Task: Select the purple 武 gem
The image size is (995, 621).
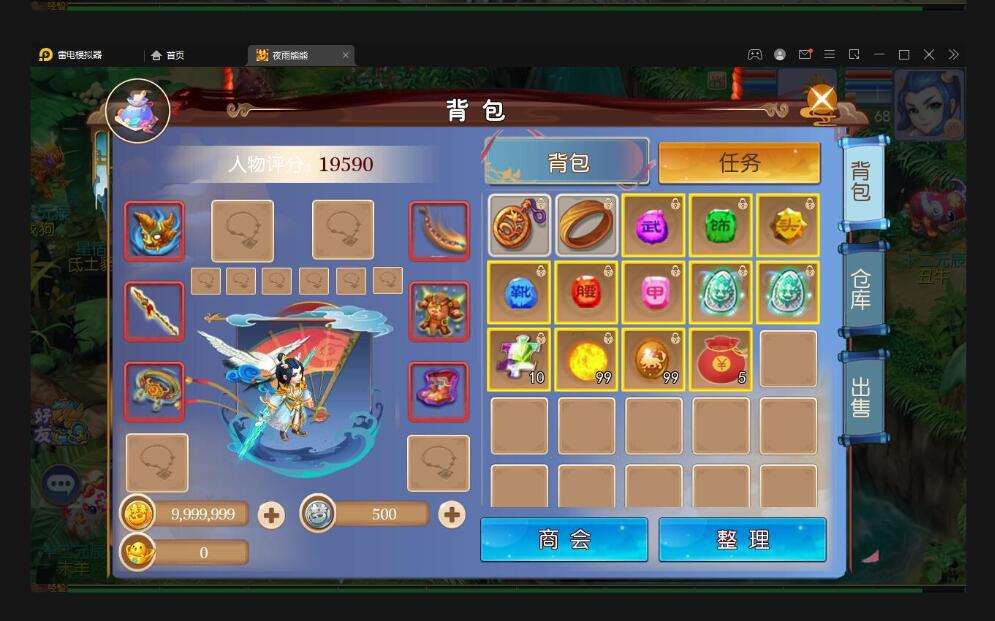Action: [x=653, y=225]
